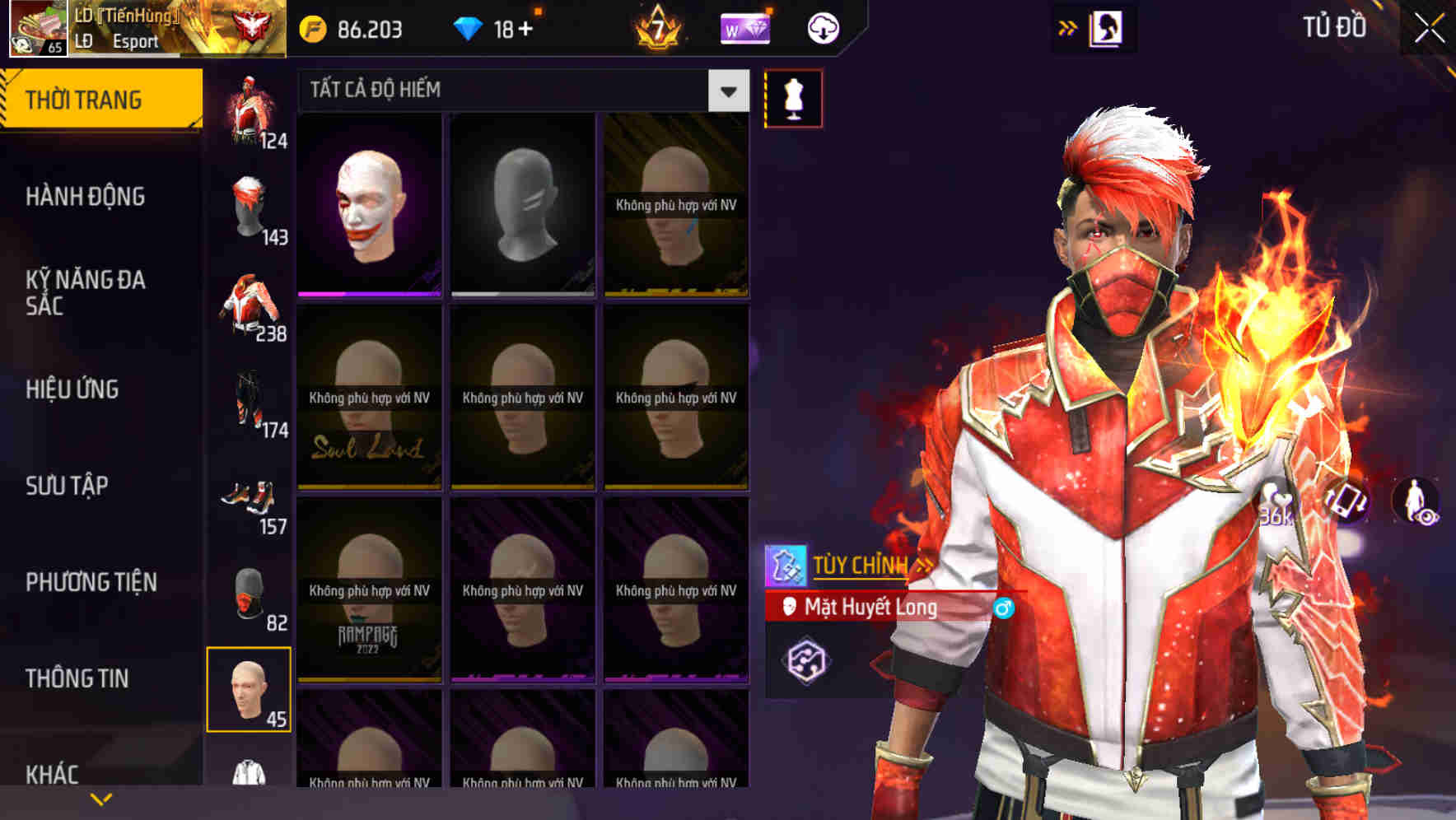Open the weapon token diamond (W) icon
Screen dimensions: 1456x820
pos(745,27)
